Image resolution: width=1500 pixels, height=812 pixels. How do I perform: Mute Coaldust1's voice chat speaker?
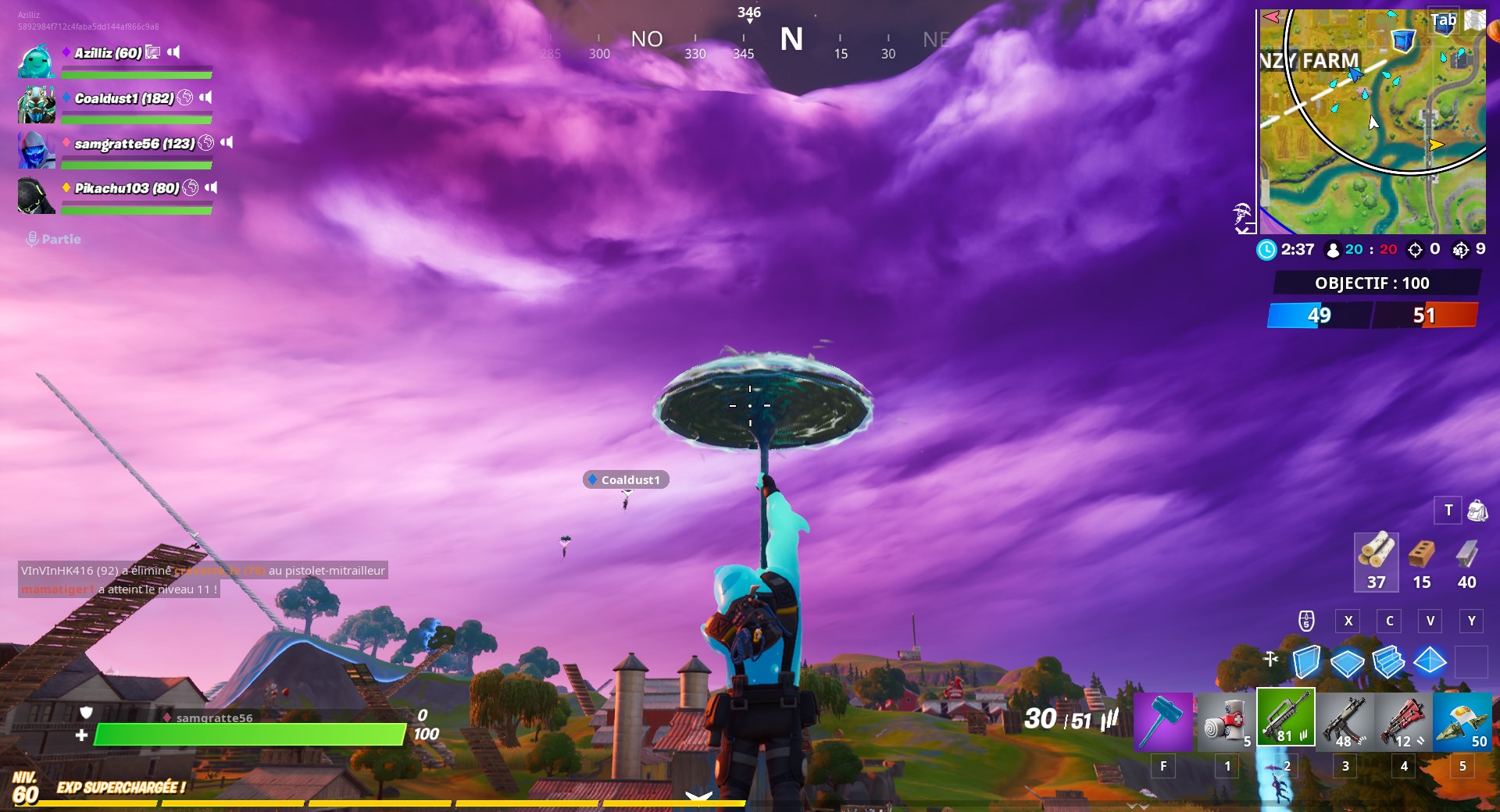click(205, 99)
